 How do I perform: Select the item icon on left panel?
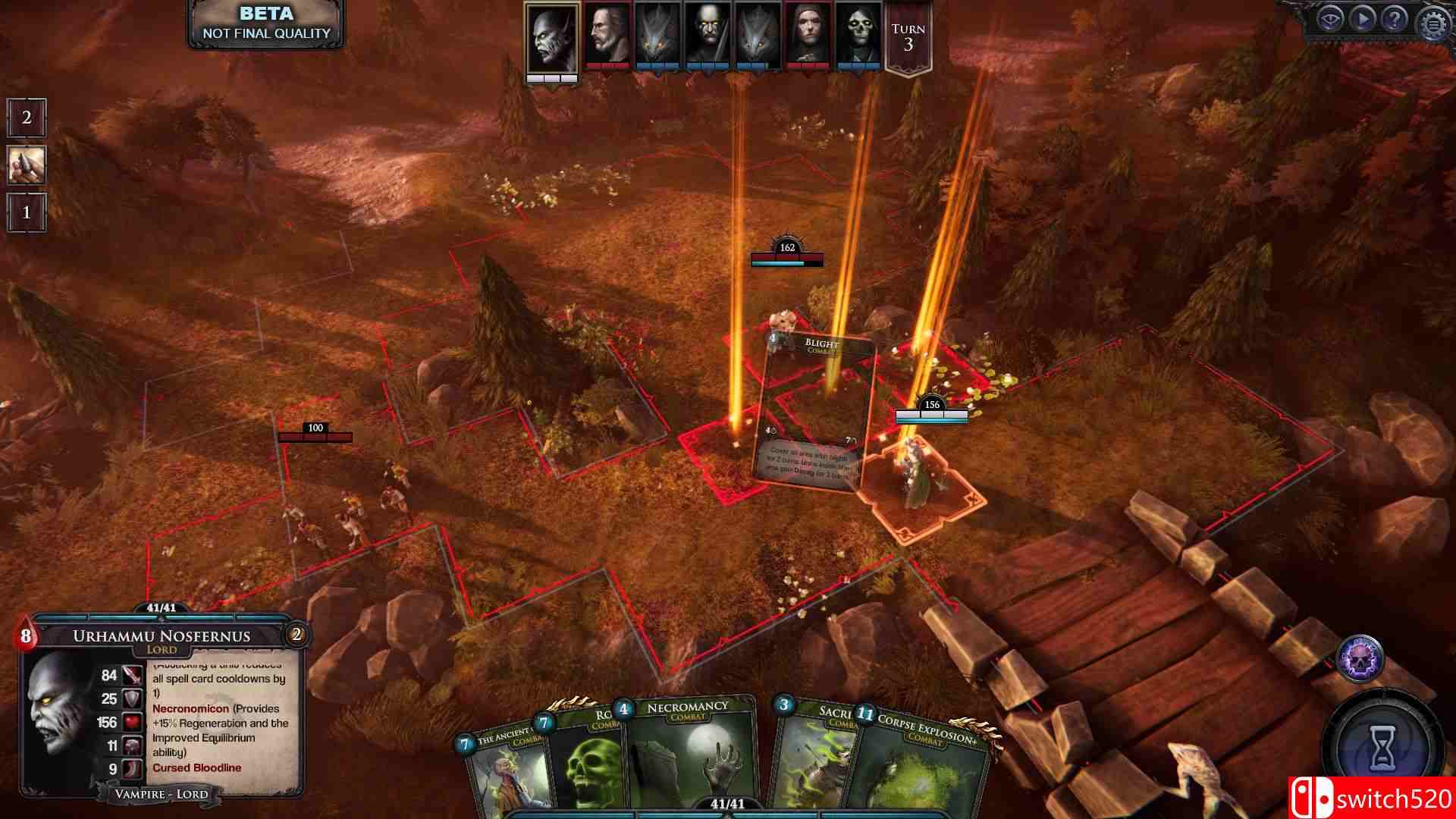click(x=27, y=165)
